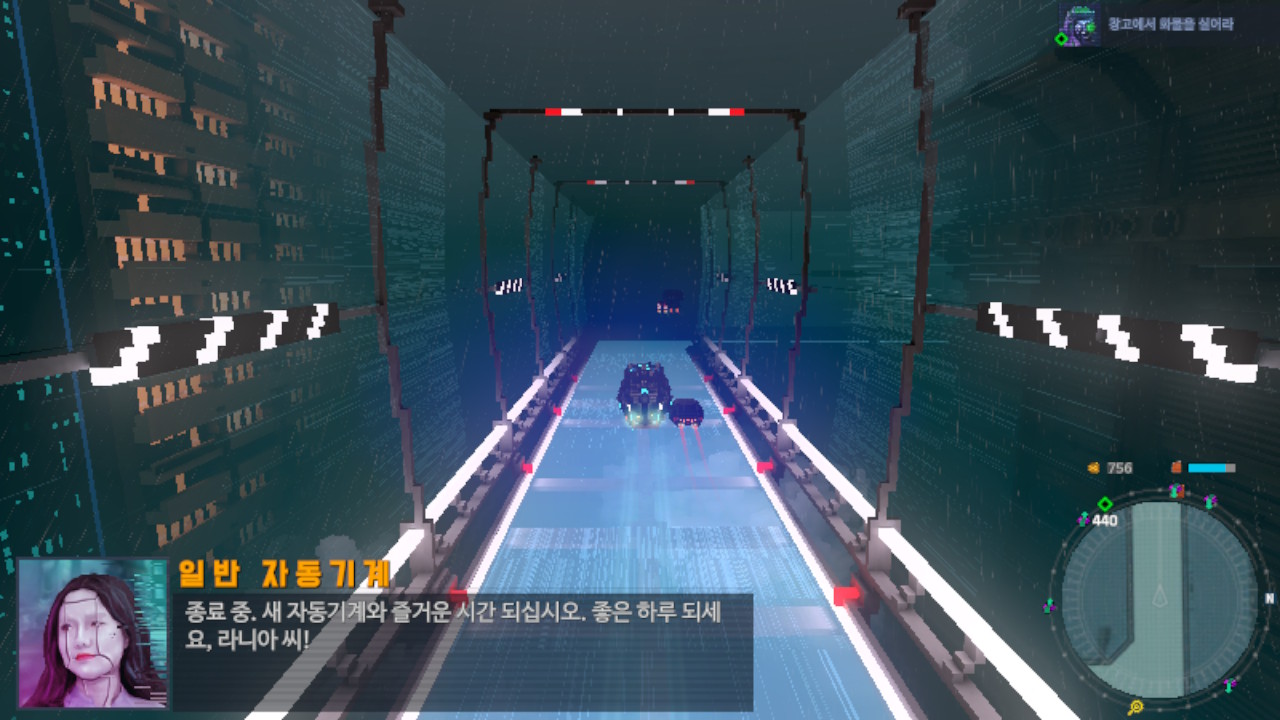Click the green waypoint diamond on the compass
The height and width of the screenshot is (720, 1280).
[1105, 504]
